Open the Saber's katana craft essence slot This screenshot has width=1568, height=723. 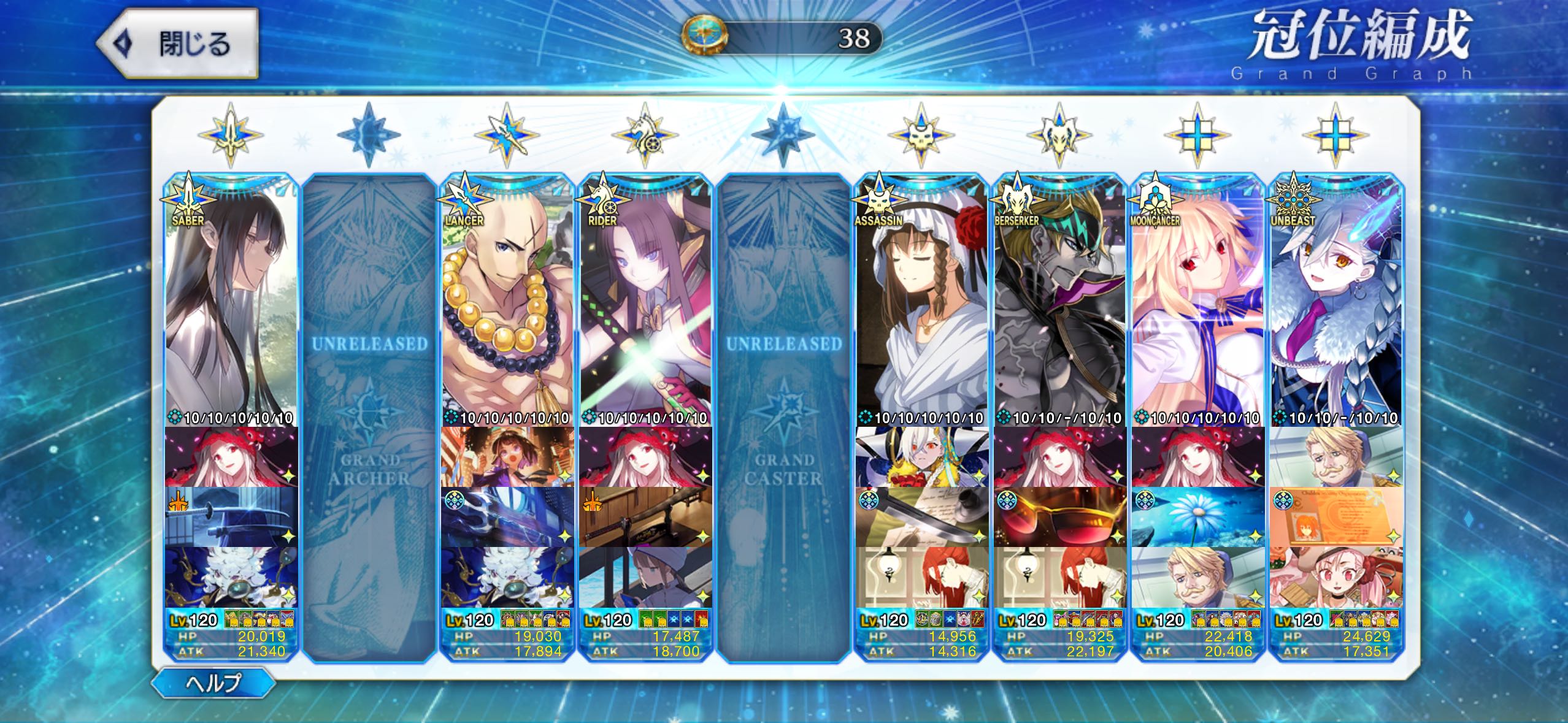click(x=231, y=517)
